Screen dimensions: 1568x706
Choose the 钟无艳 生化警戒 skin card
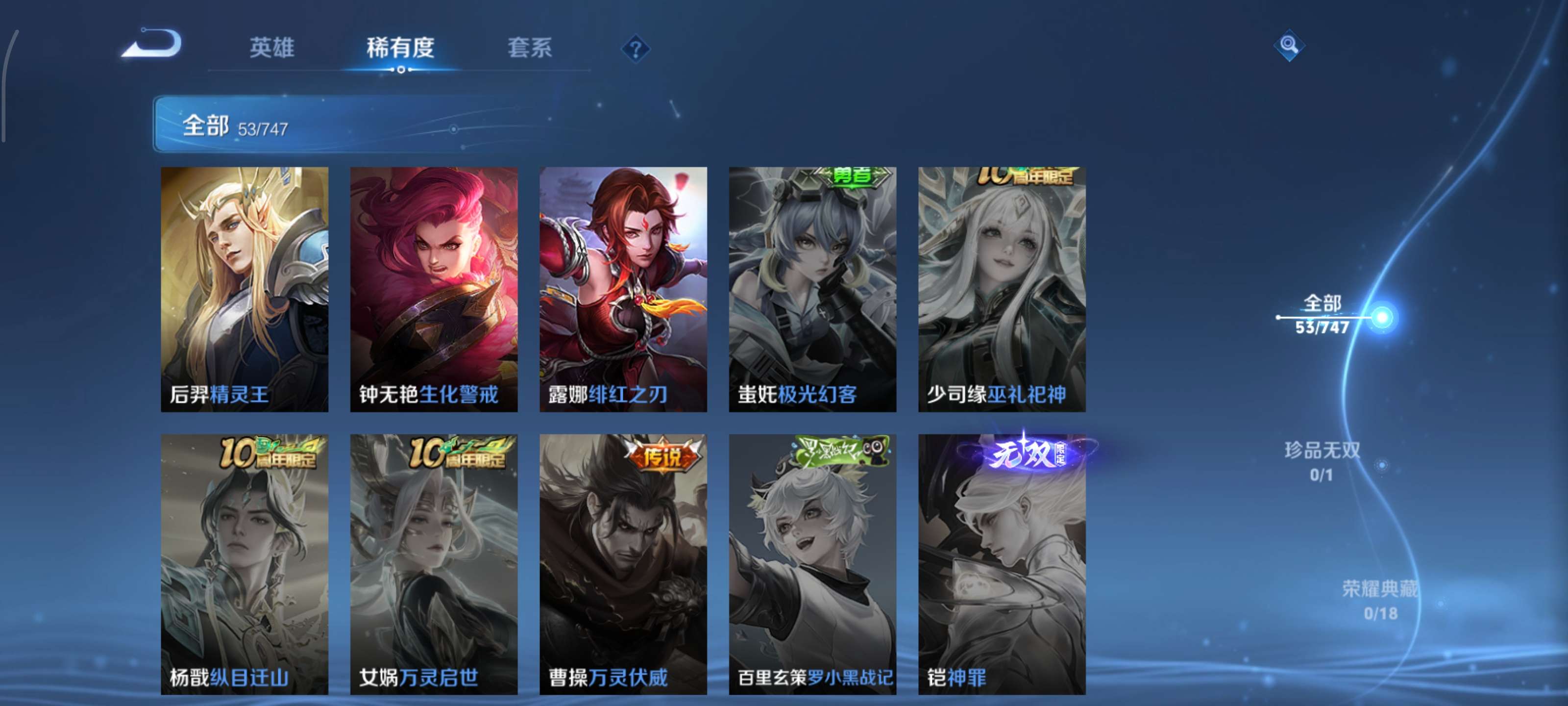coord(433,289)
